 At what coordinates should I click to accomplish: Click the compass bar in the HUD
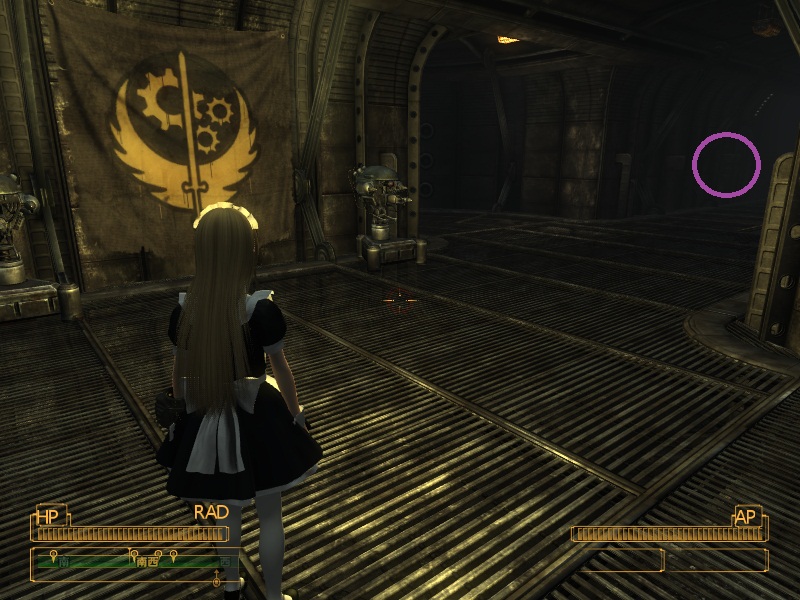tap(135, 561)
